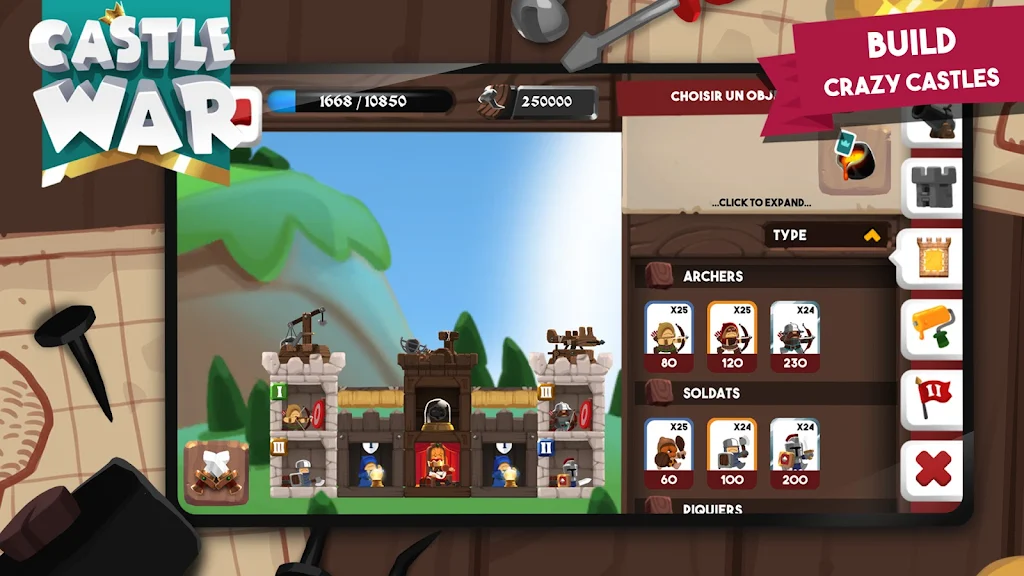Open the Type filter dropdown
Image resolution: width=1024 pixels, height=576 pixels.
point(827,235)
